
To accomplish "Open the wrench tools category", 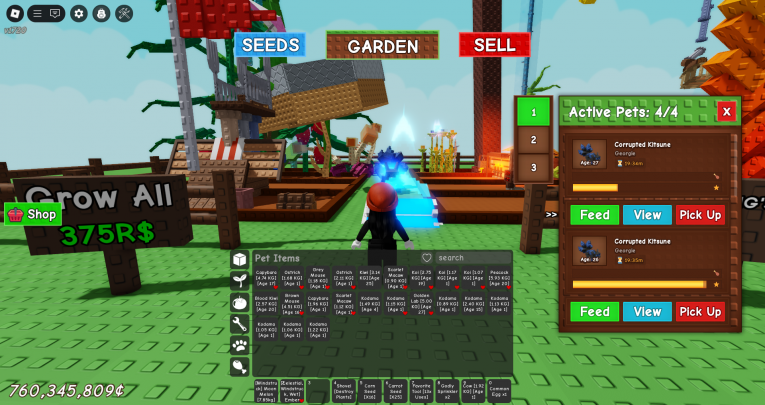I will click(240, 324).
